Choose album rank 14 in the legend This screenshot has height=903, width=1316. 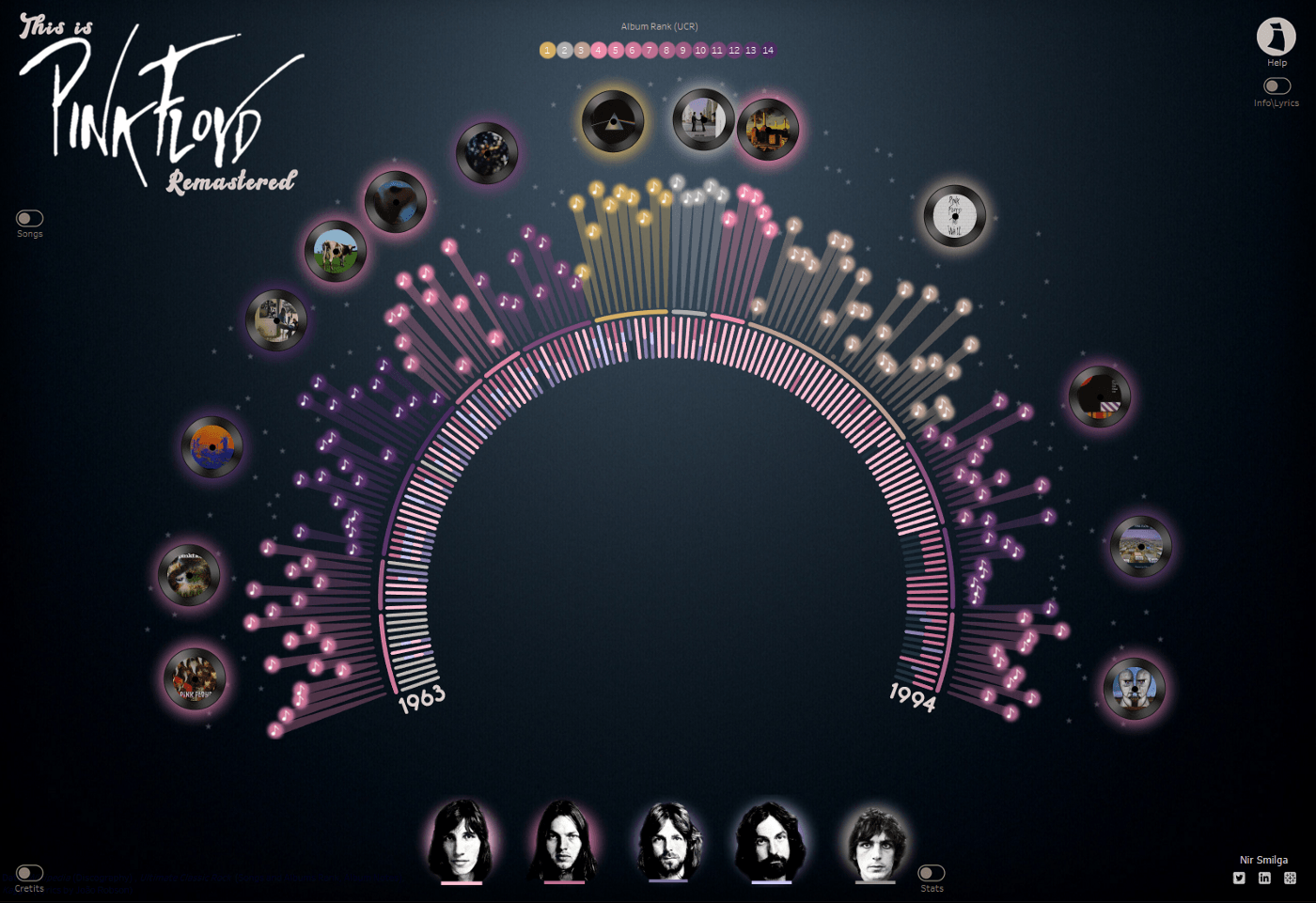[x=768, y=51]
